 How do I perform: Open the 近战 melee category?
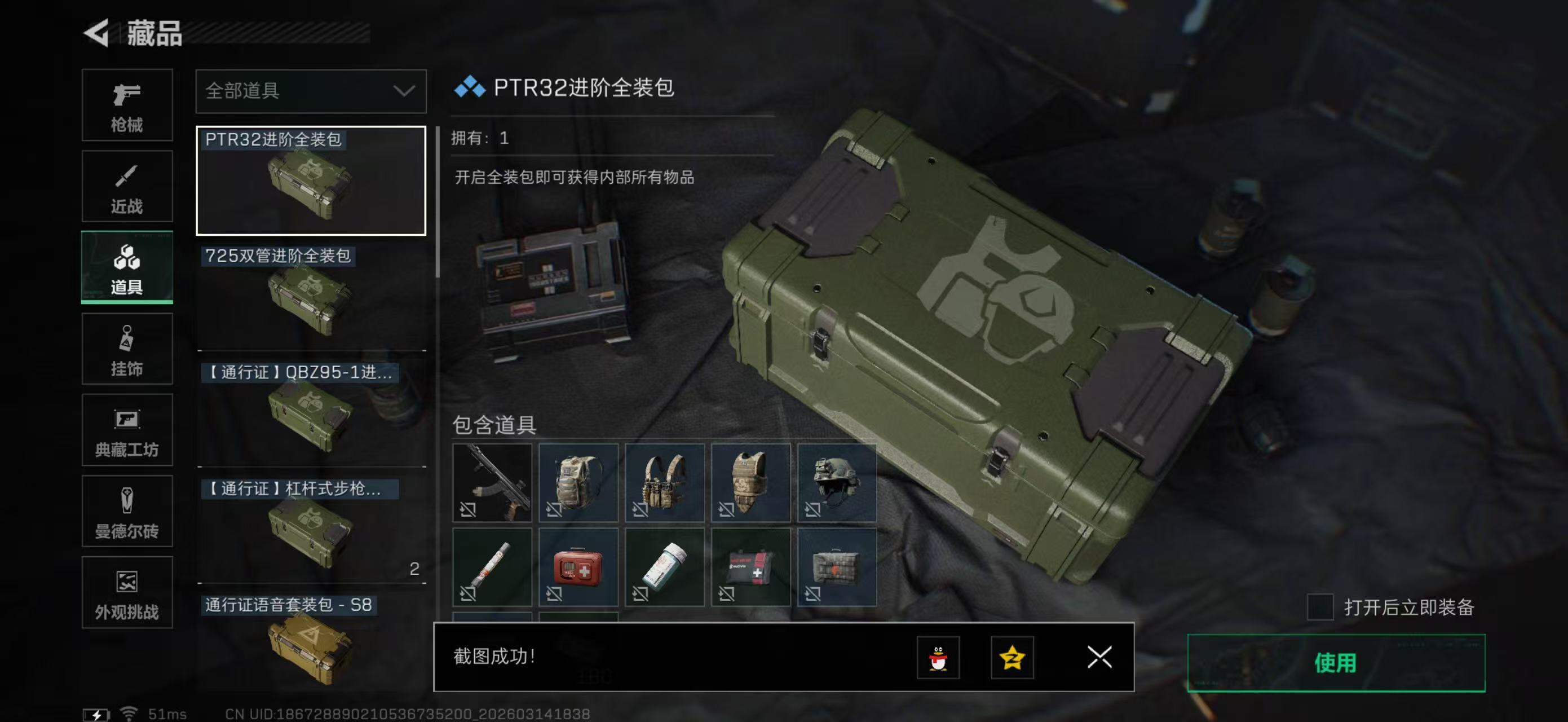coord(127,186)
